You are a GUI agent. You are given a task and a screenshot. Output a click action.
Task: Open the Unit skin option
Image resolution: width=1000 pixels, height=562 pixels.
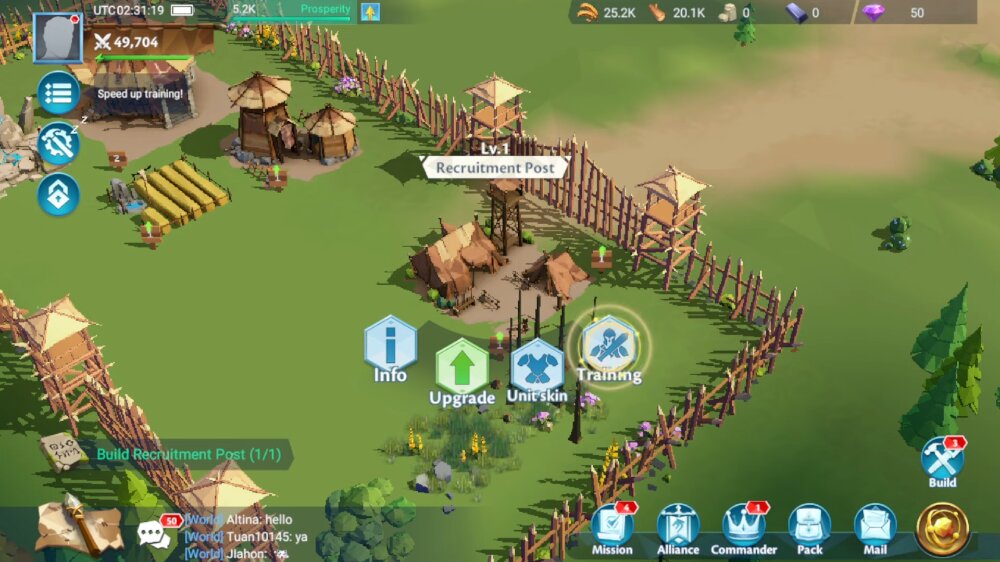[x=537, y=368]
